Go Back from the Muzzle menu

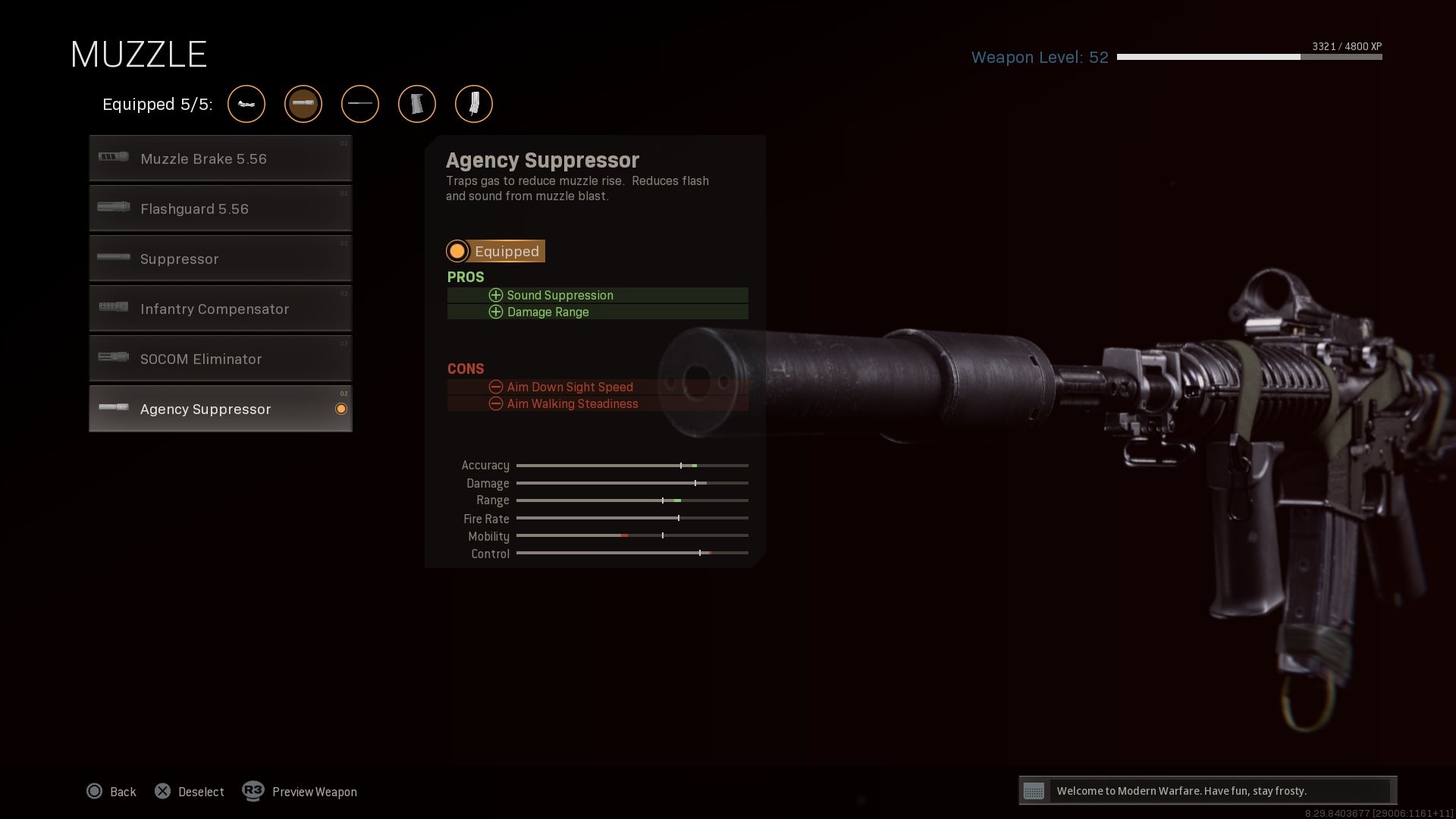coord(111,792)
